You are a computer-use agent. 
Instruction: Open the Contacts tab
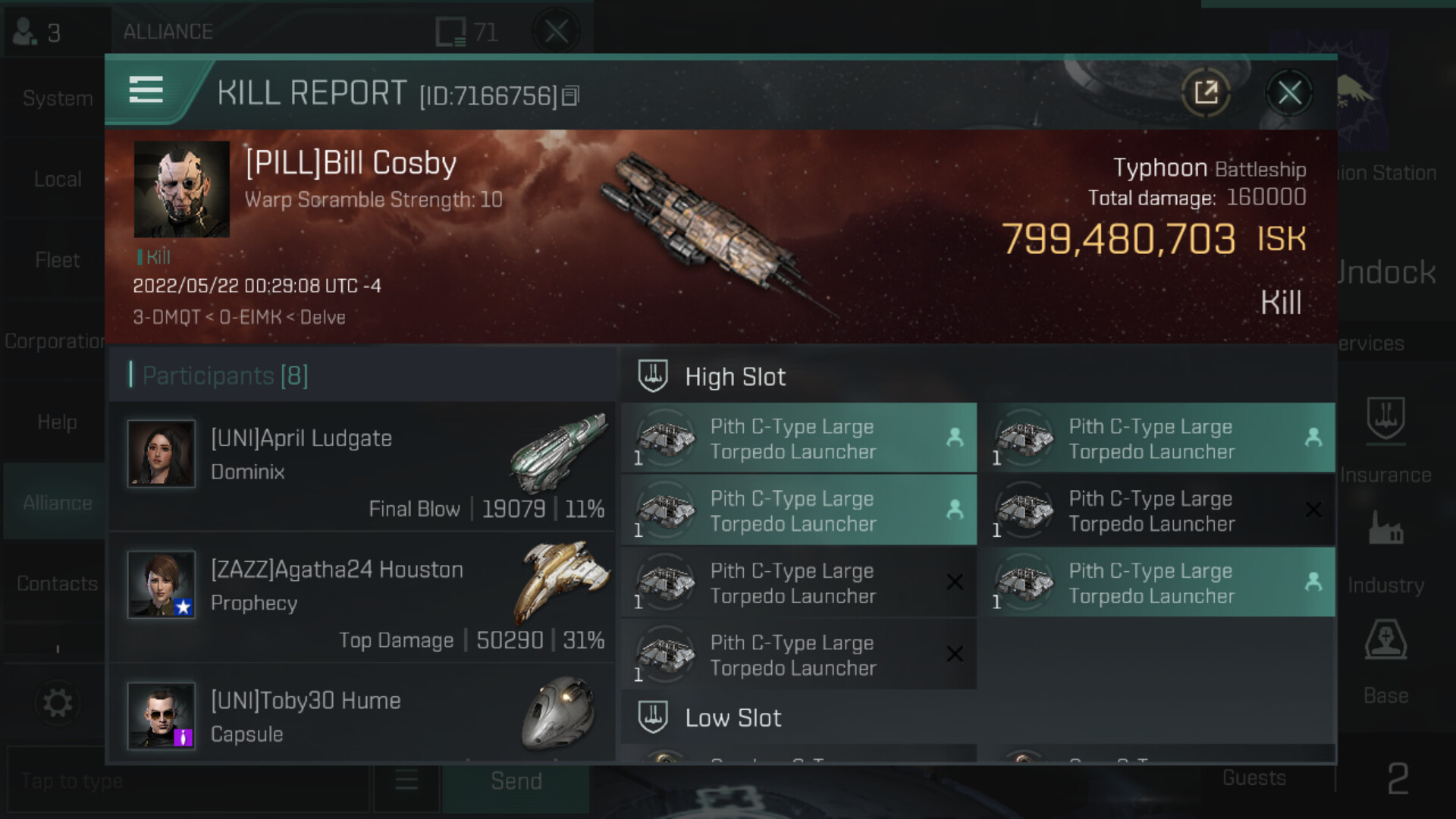58,584
